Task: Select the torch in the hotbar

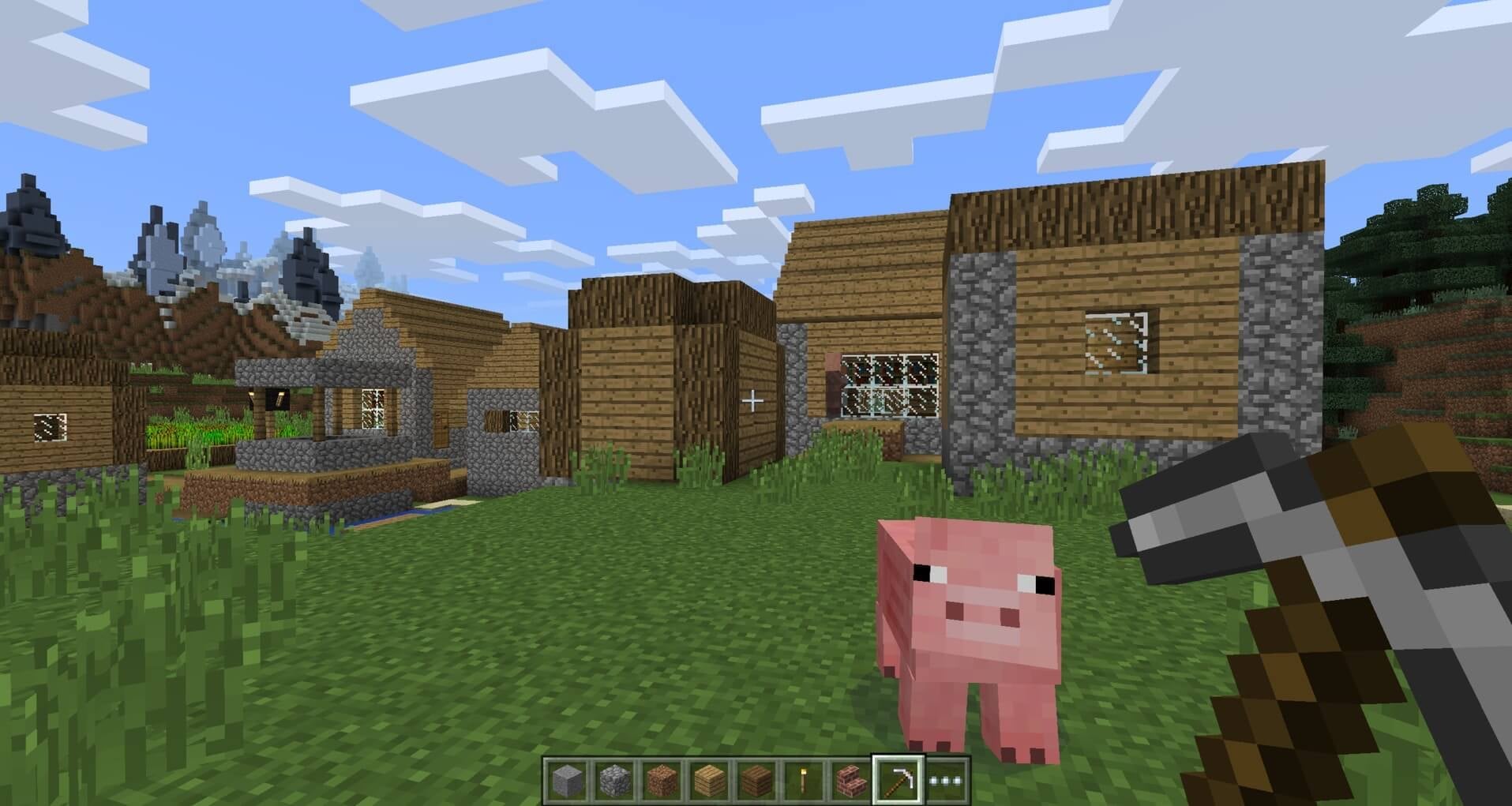Action: 804,776
